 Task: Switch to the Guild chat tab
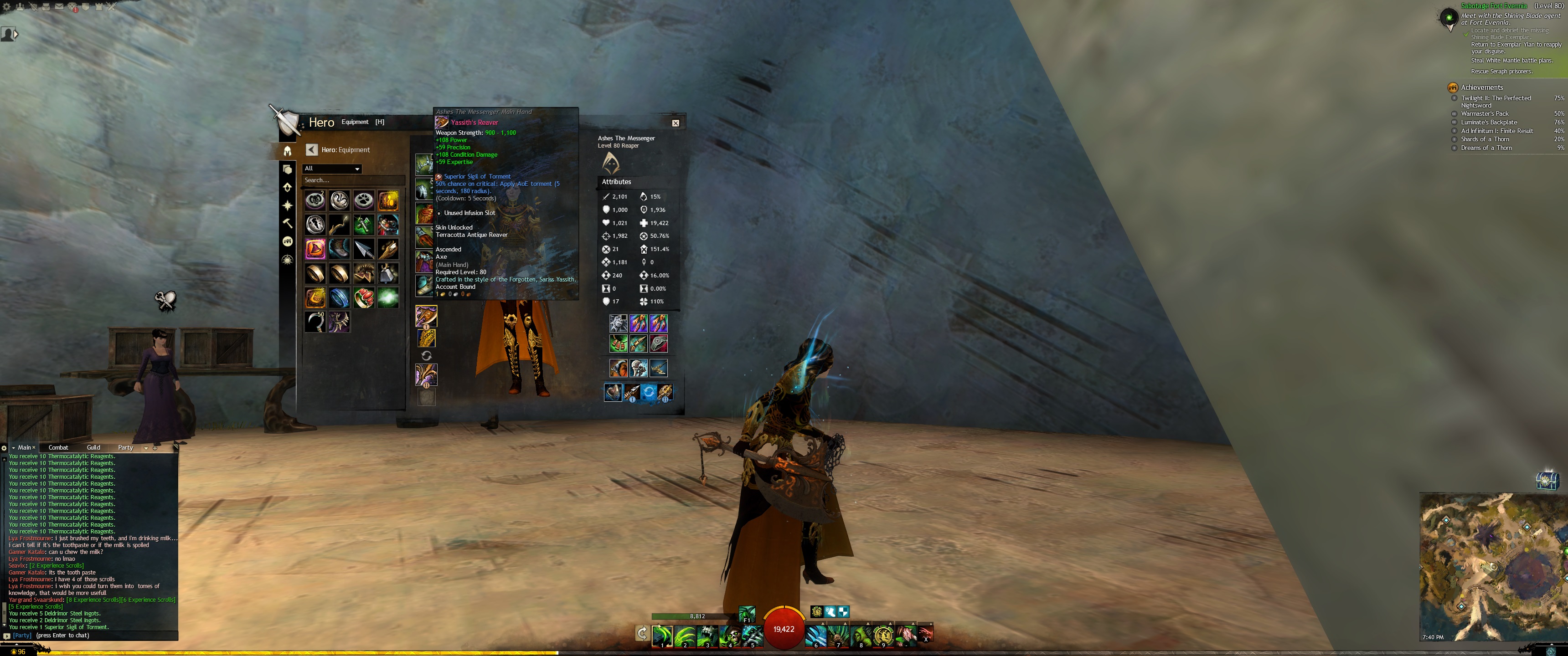click(x=93, y=448)
